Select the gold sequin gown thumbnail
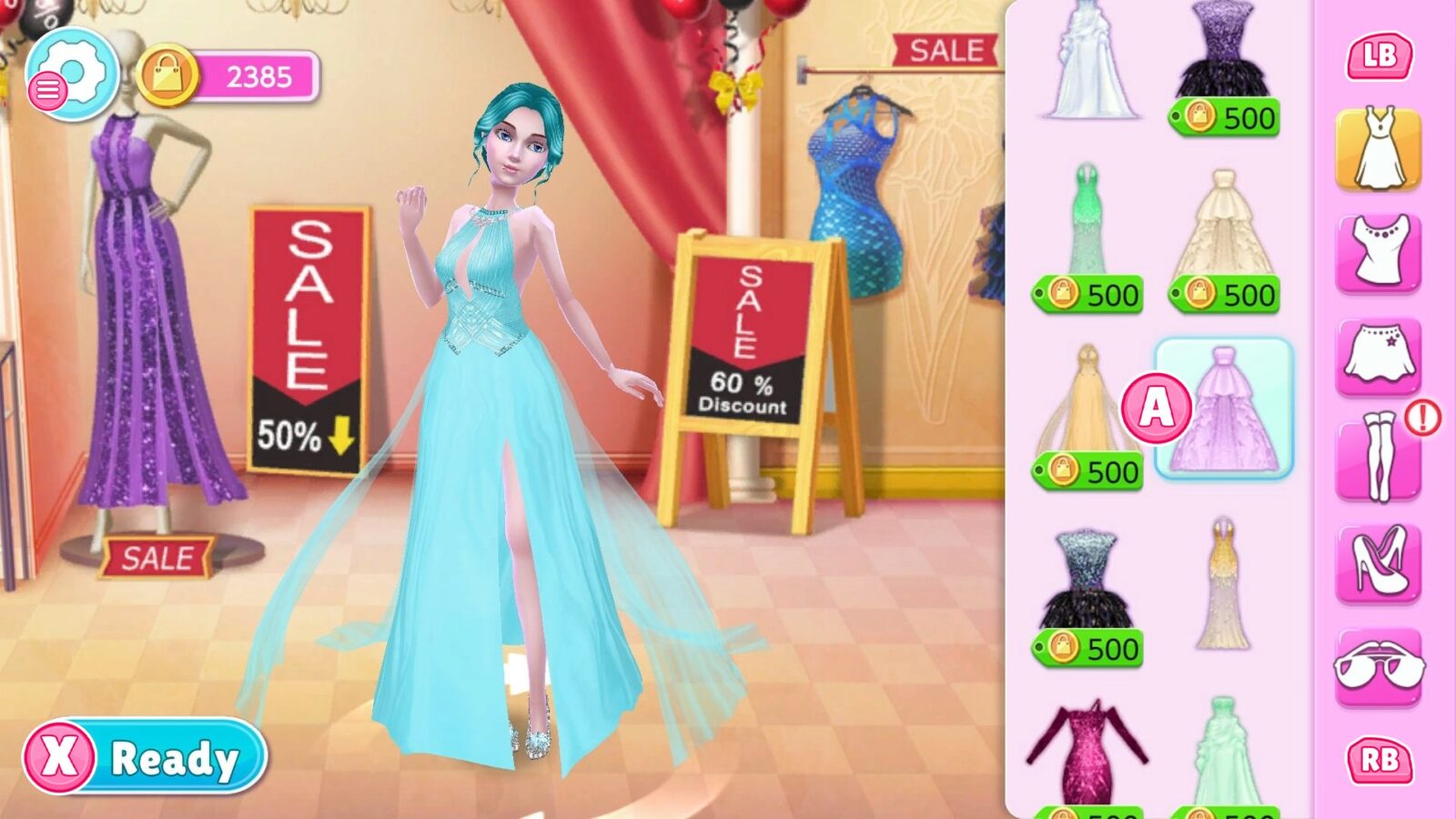1456x819 pixels. [1223, 587]
